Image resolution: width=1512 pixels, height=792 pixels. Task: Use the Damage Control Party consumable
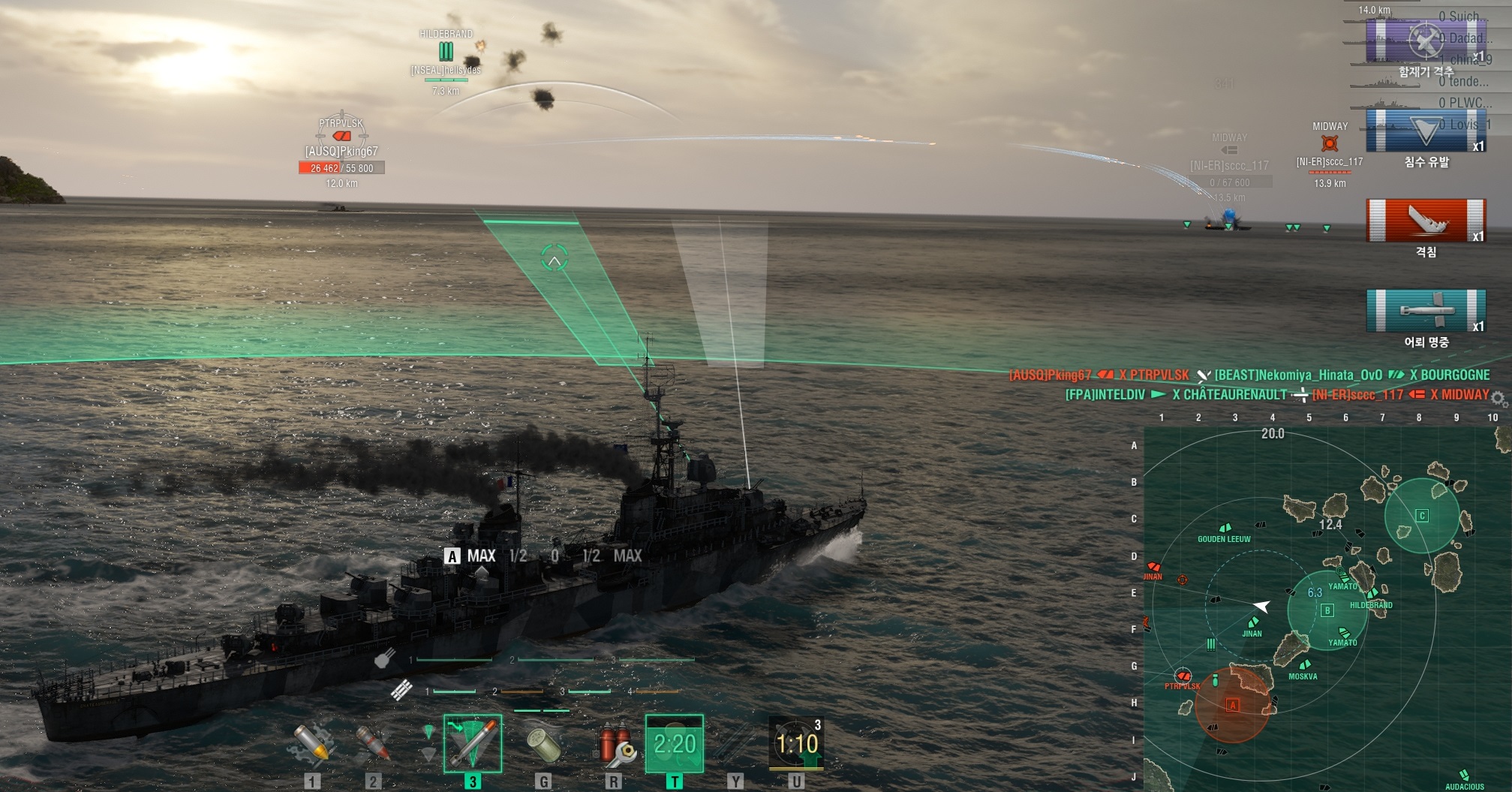pos(614,743)
